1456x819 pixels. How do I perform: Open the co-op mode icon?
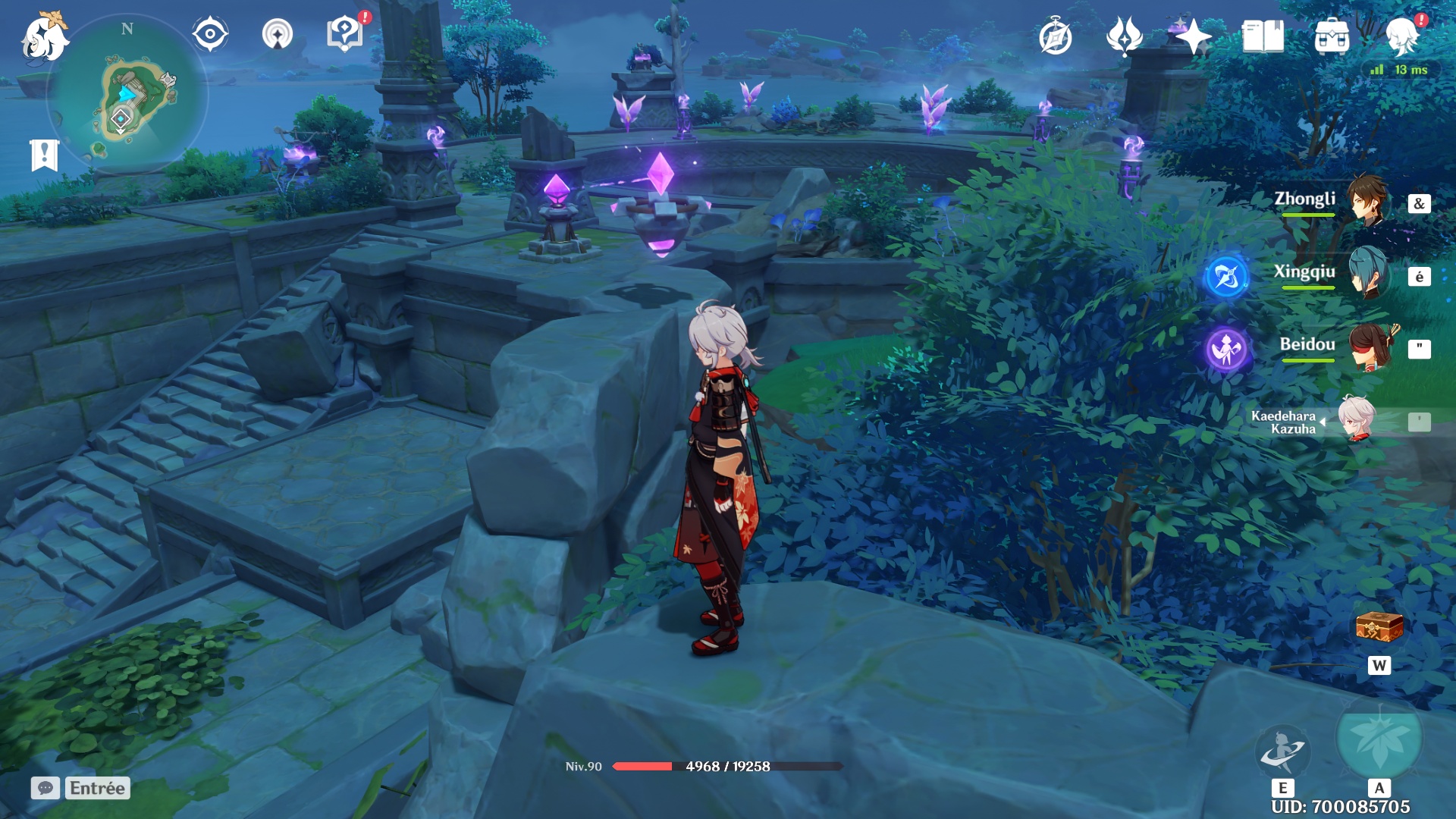tap(277, 34)
